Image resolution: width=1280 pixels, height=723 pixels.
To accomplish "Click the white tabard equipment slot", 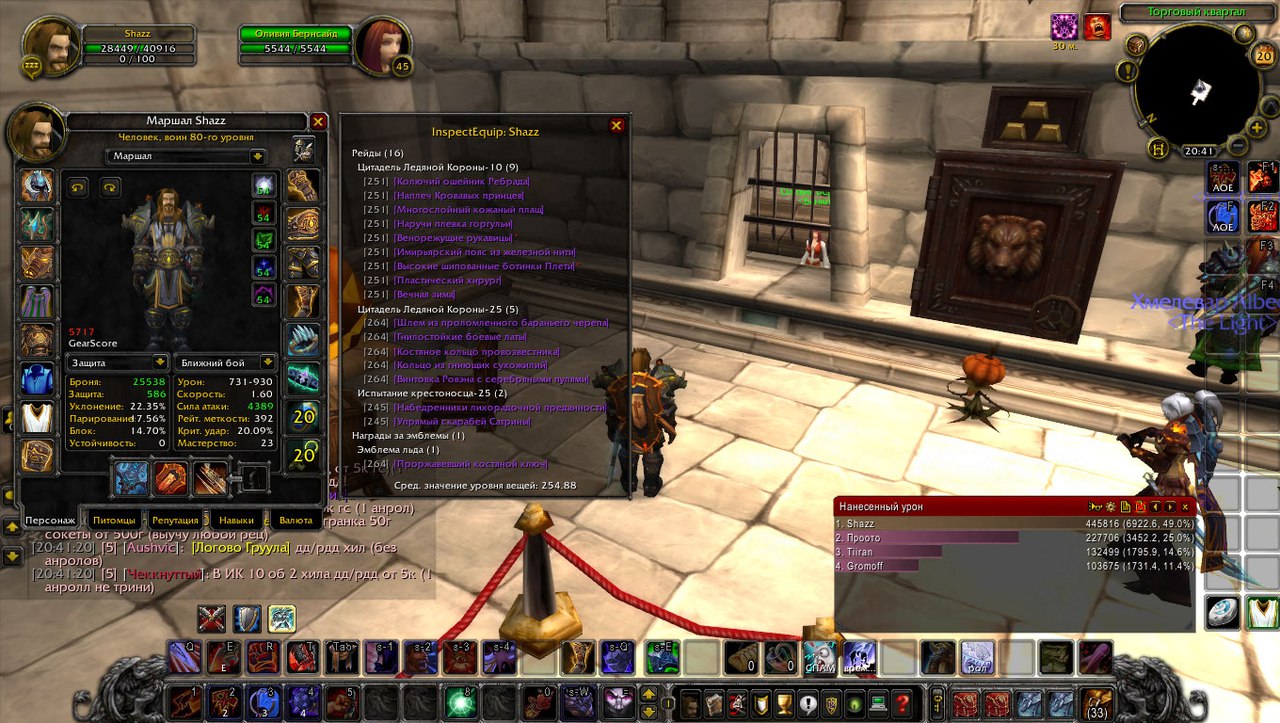I will (x=37, y=417).
